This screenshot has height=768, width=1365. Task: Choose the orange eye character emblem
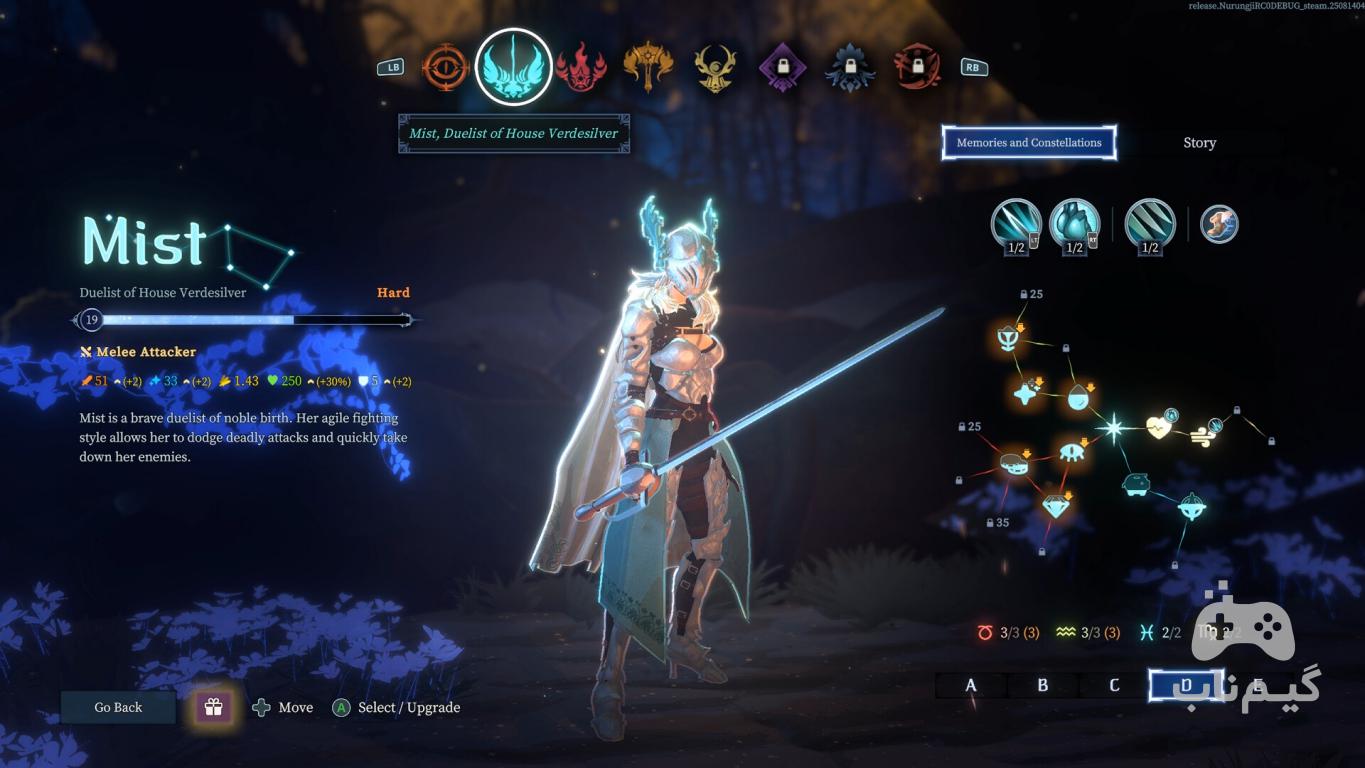click(x=446, y=68)
